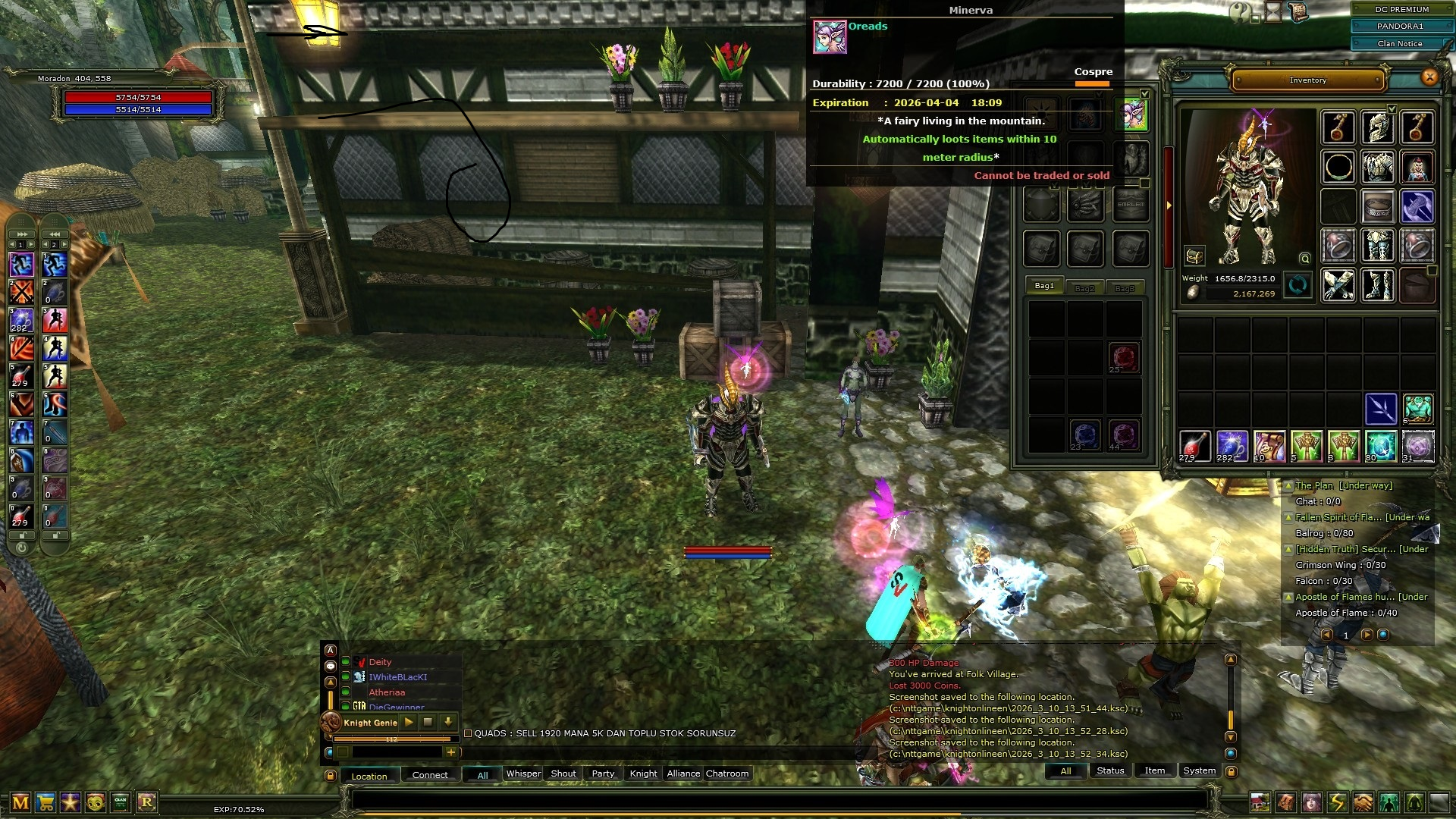
Task: Click the purple axe weapon slot
Action: click(x=1417, y=206)
